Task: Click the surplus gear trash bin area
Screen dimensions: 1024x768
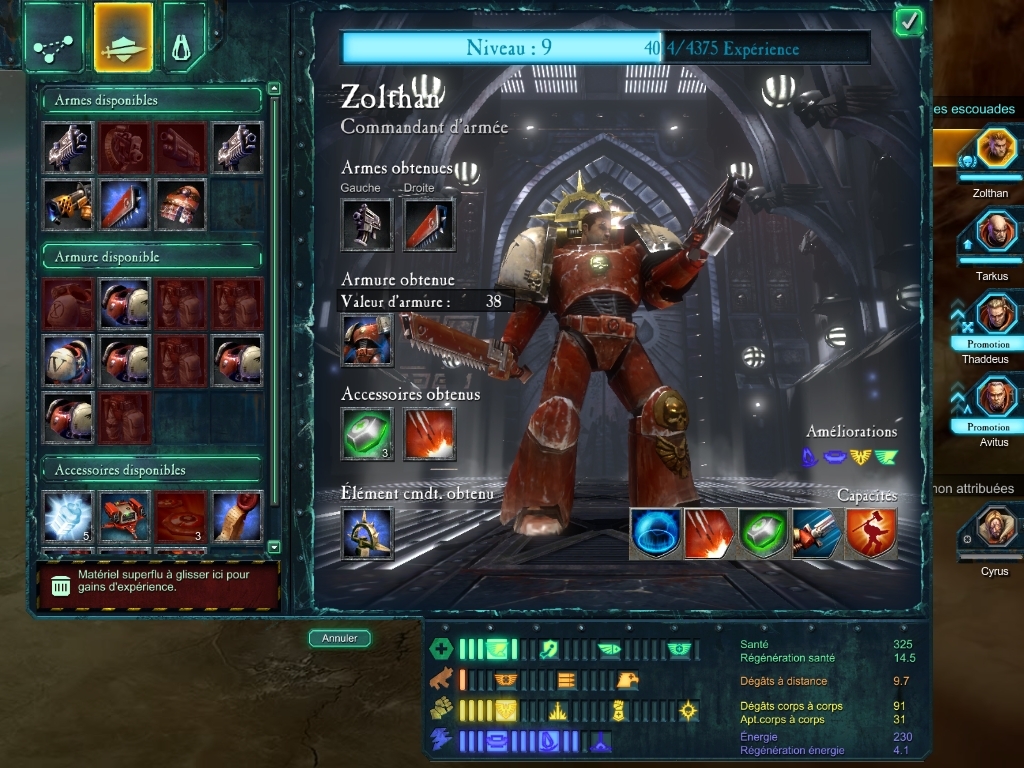Action: click(x=157, y=585)
